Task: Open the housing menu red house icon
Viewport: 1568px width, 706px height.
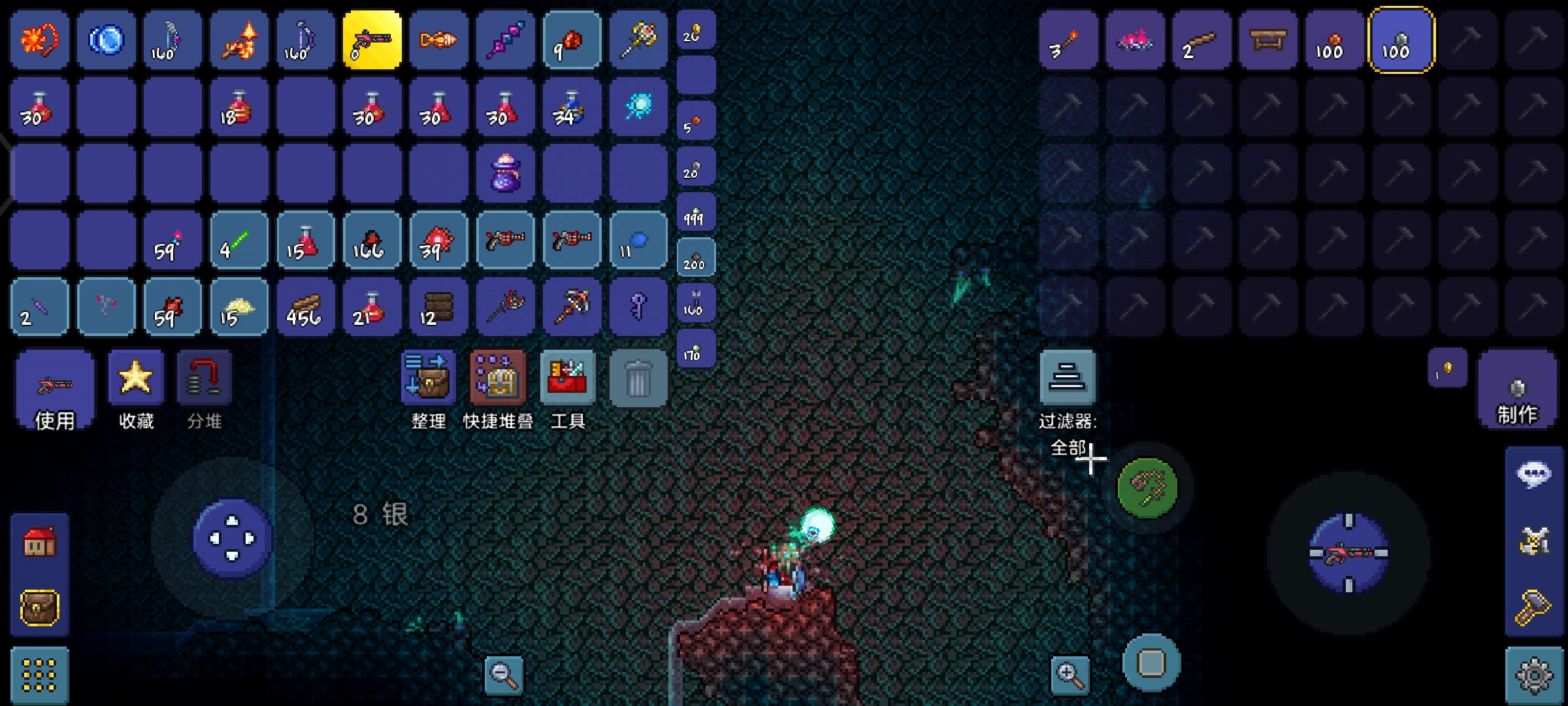Action: click(x=40, y=541)
